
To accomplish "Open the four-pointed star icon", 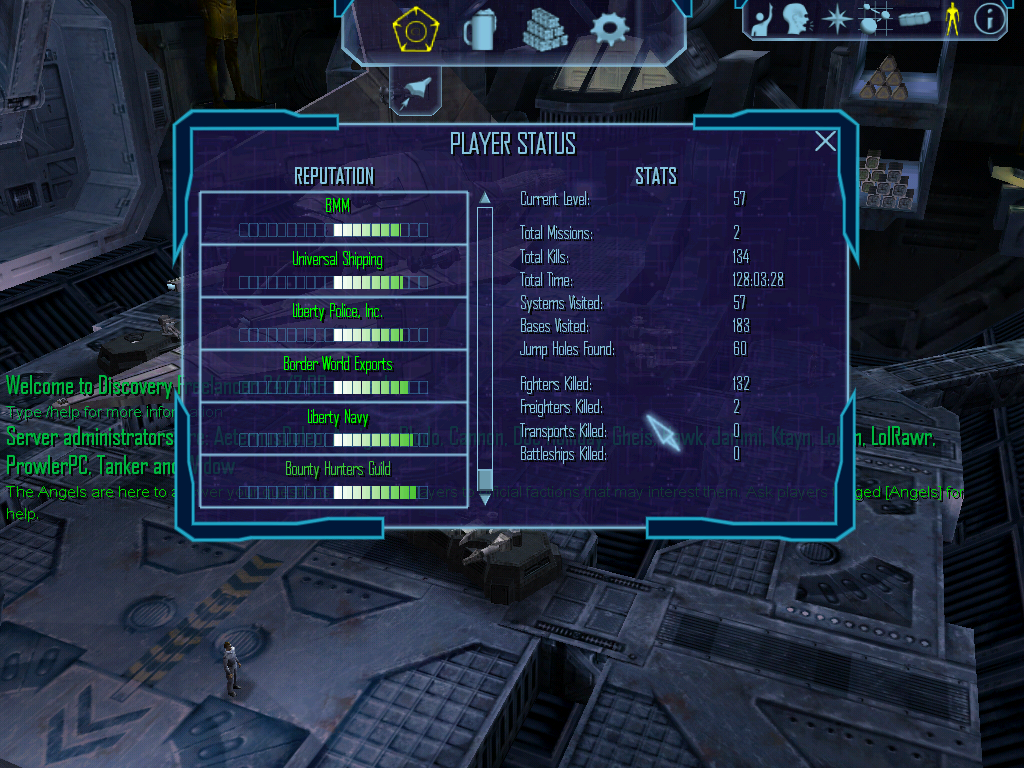I will click(836, 19).
